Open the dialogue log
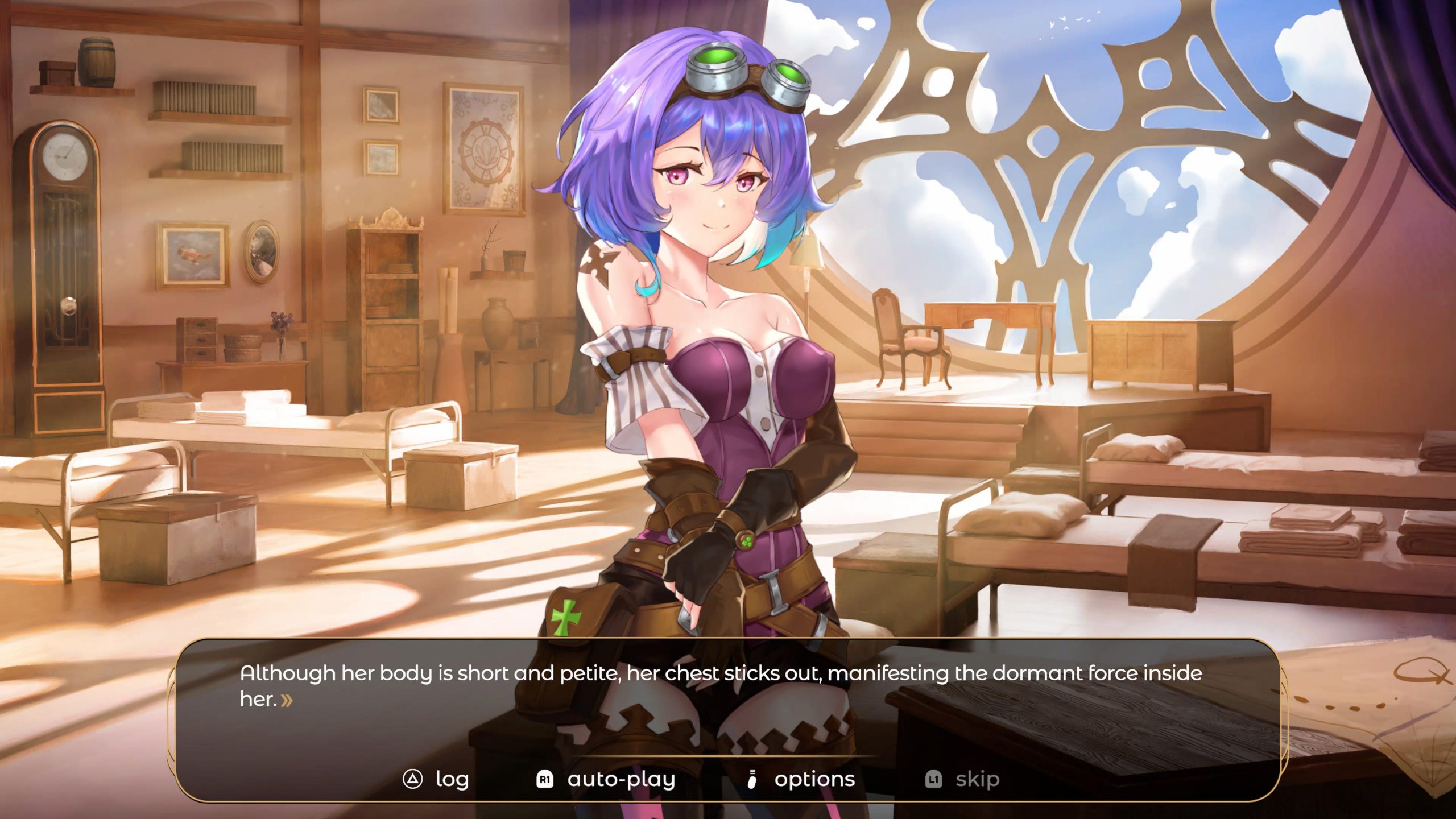Image resolution: width=1456 pixels, height=819 pixels. point(436,779)
